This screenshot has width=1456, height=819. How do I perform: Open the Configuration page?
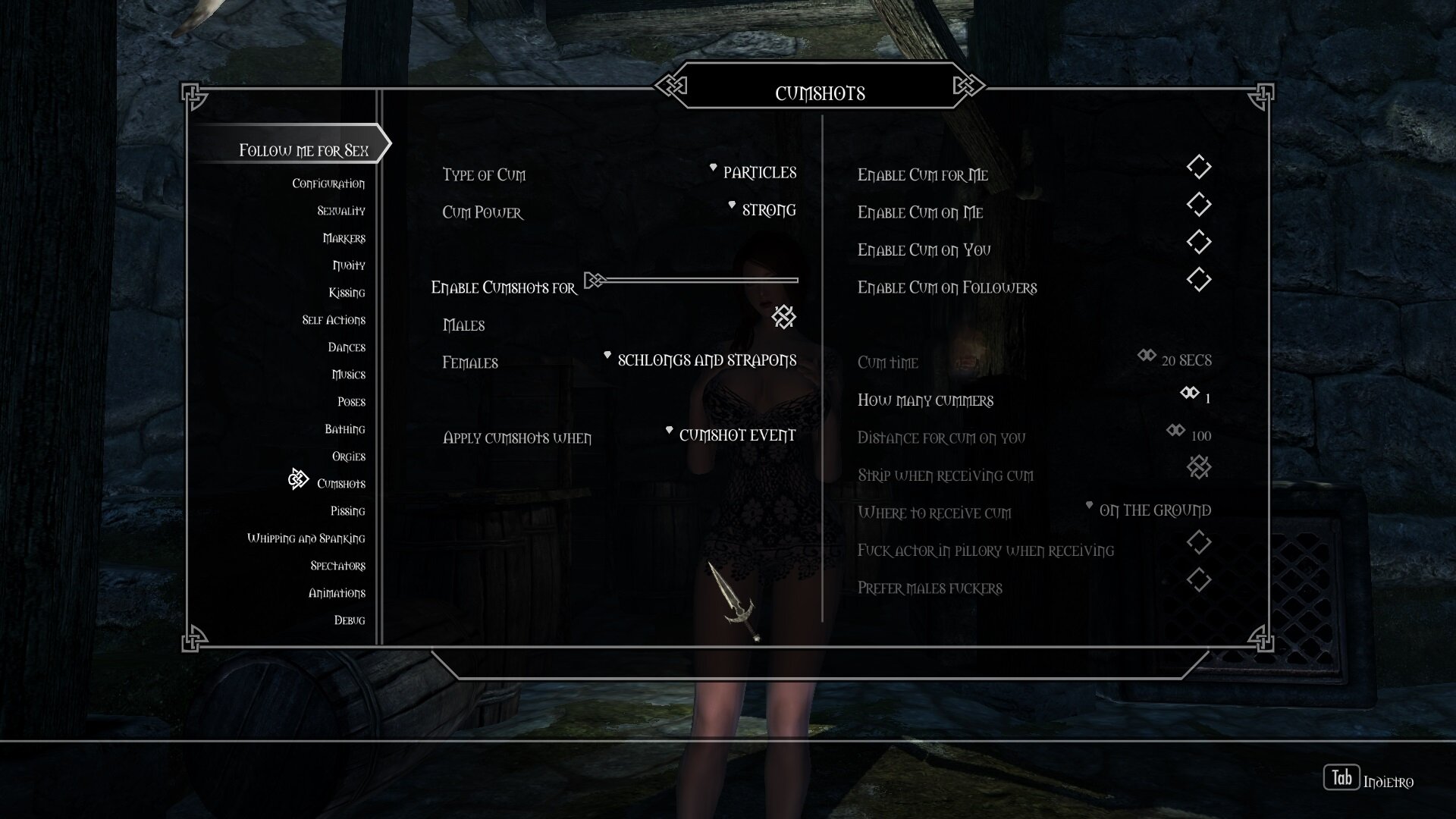pyautogui.click(x=328, y=184)
